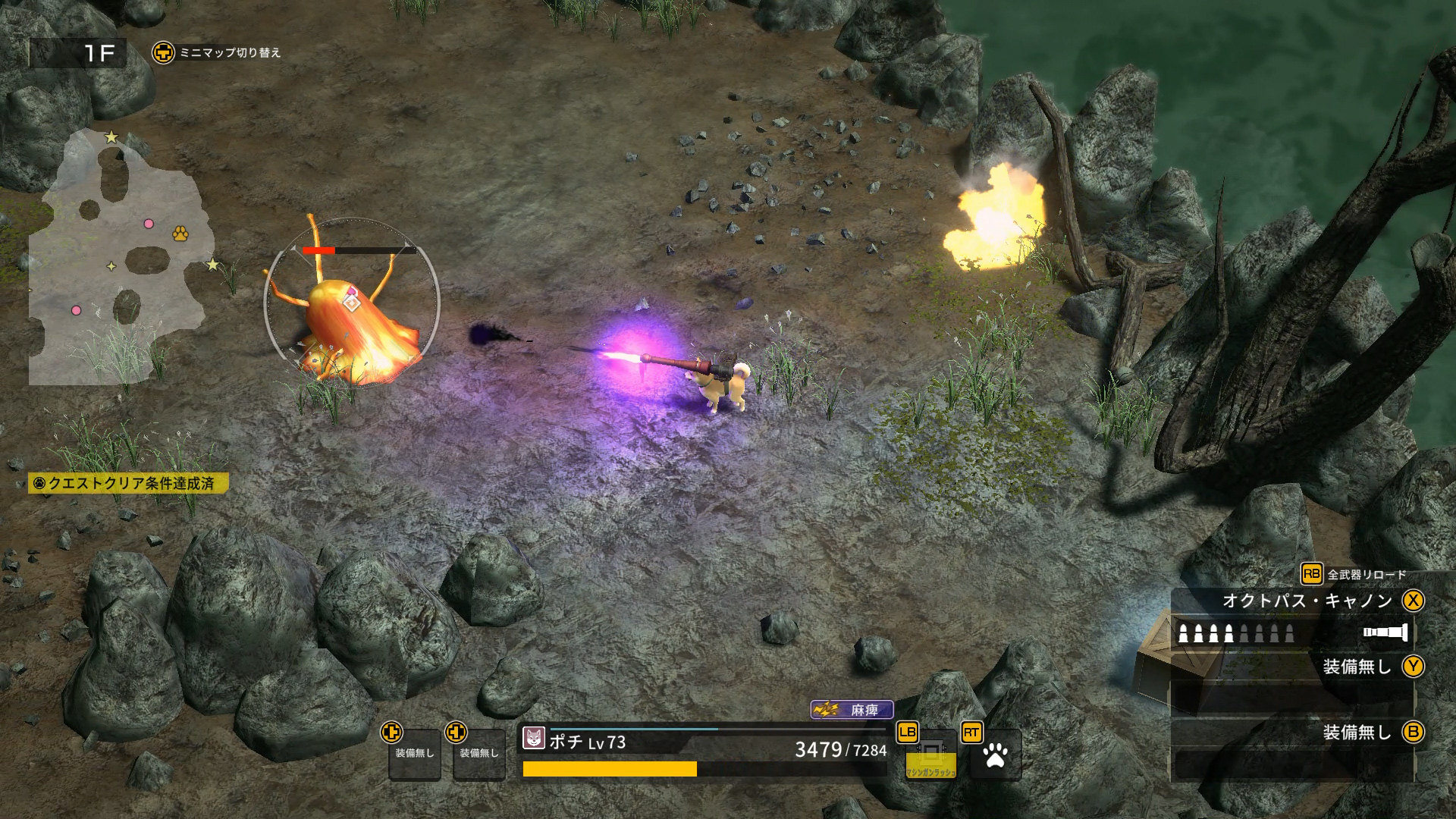Click the orange paw marker on minimap
This screenshot has height=819, width=1456.
click(180, 233)
